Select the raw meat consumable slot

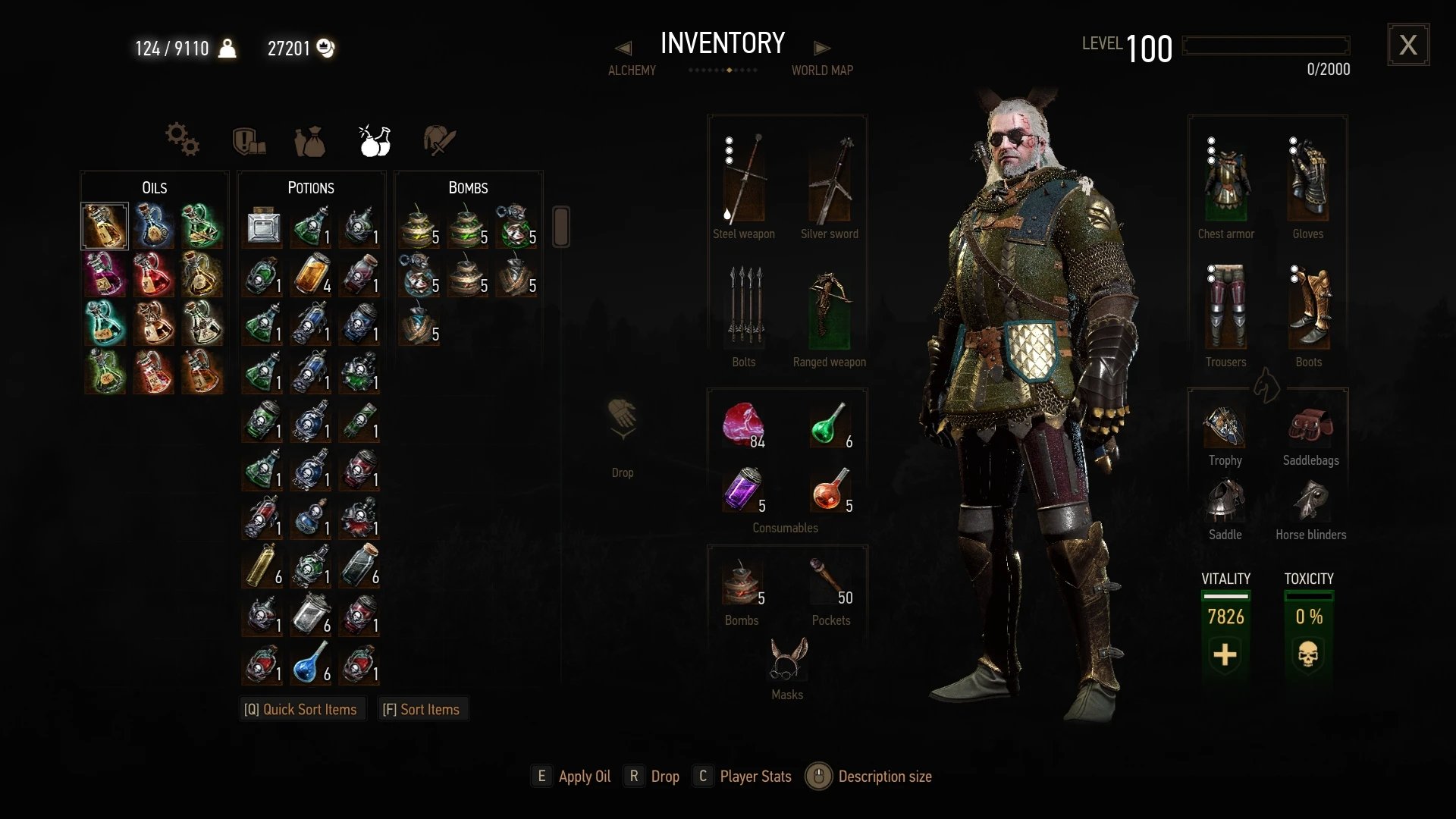tap(743, 425)
